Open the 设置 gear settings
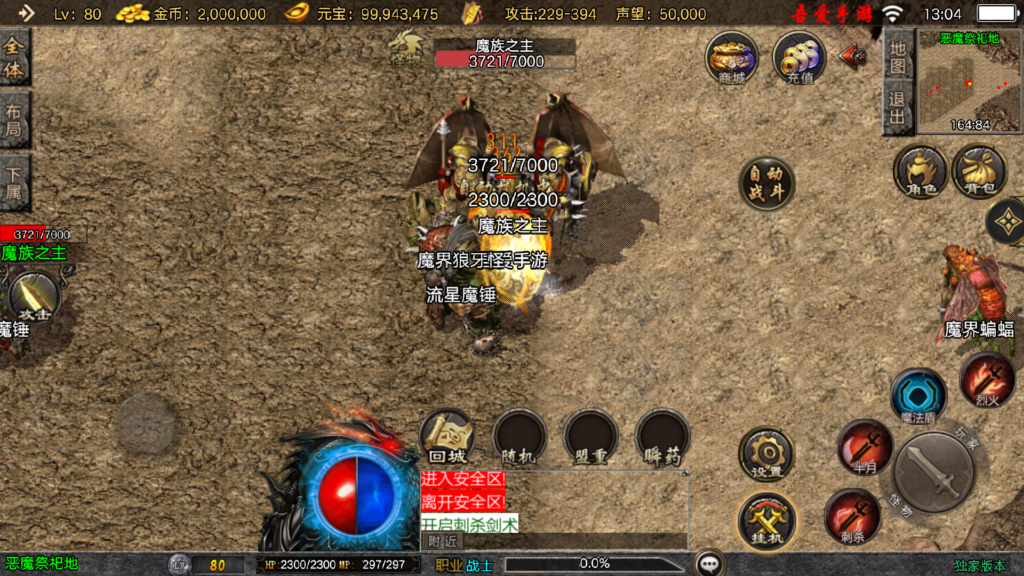Screen dimensions: 1024x576 [x=766, y=455]
